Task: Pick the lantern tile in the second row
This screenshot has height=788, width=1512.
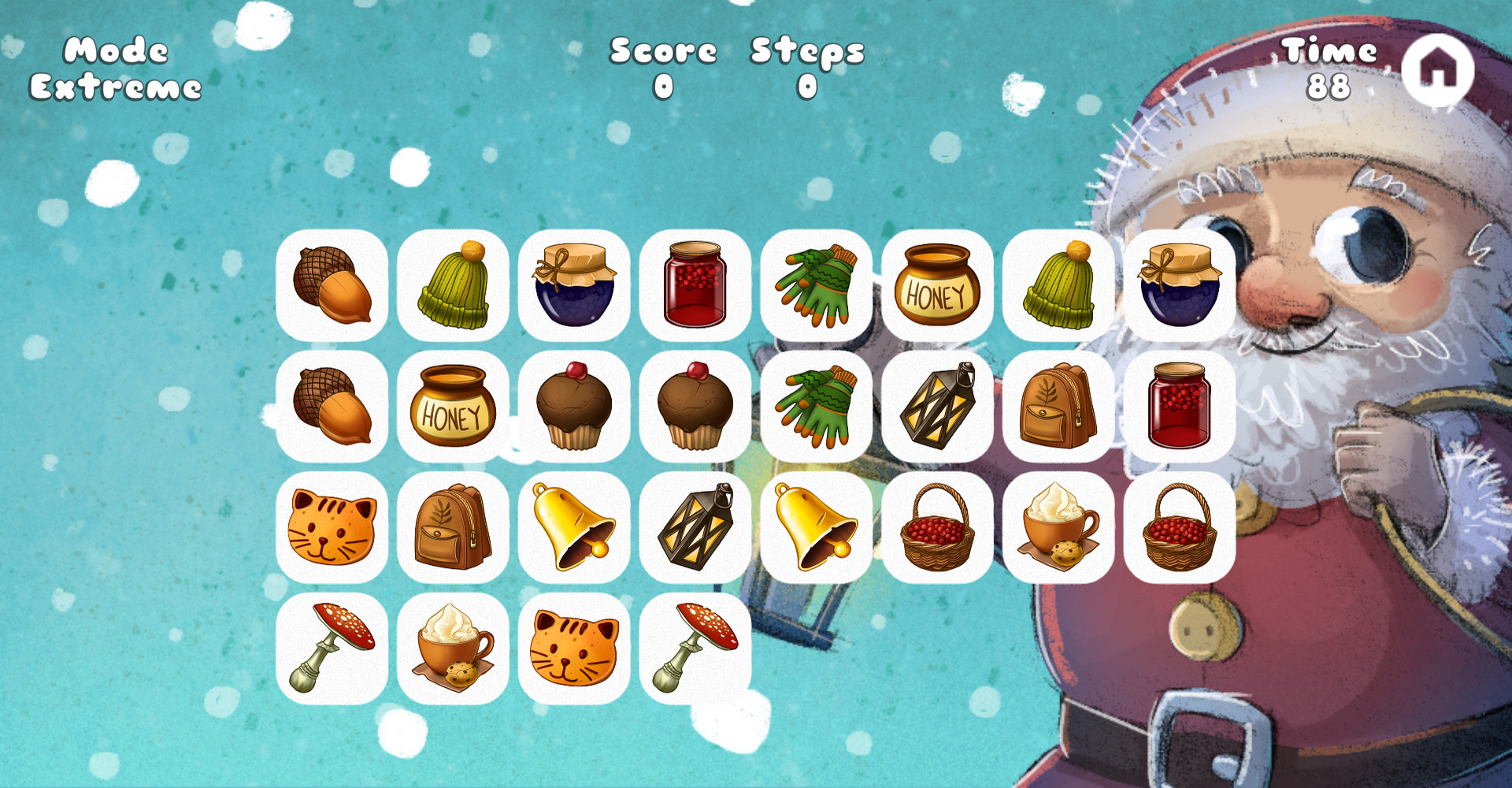Action: coord(939,407)
